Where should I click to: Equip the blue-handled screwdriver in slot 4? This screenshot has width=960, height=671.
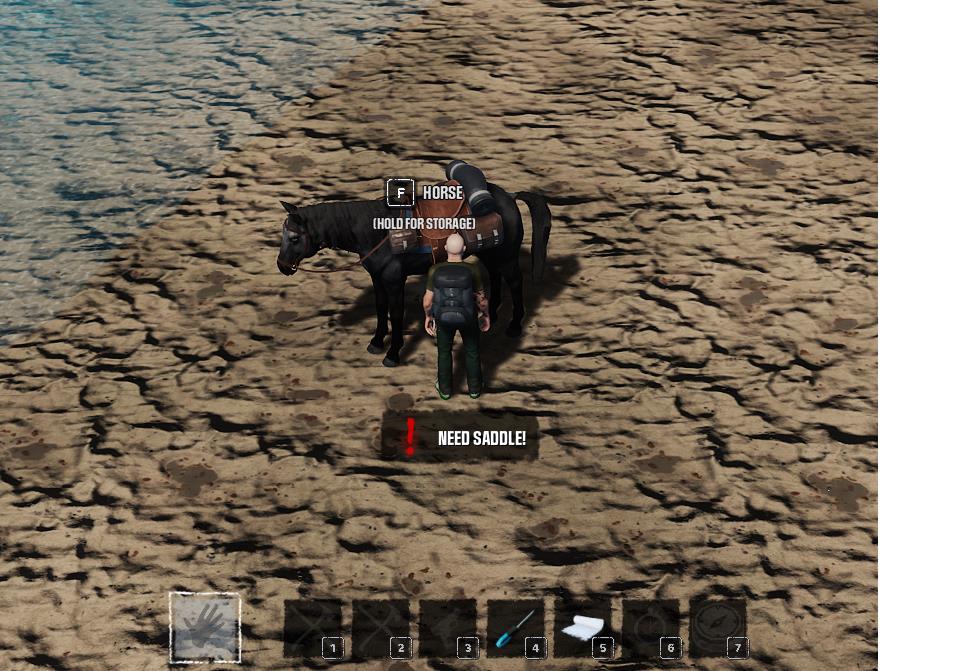(516, 628)
